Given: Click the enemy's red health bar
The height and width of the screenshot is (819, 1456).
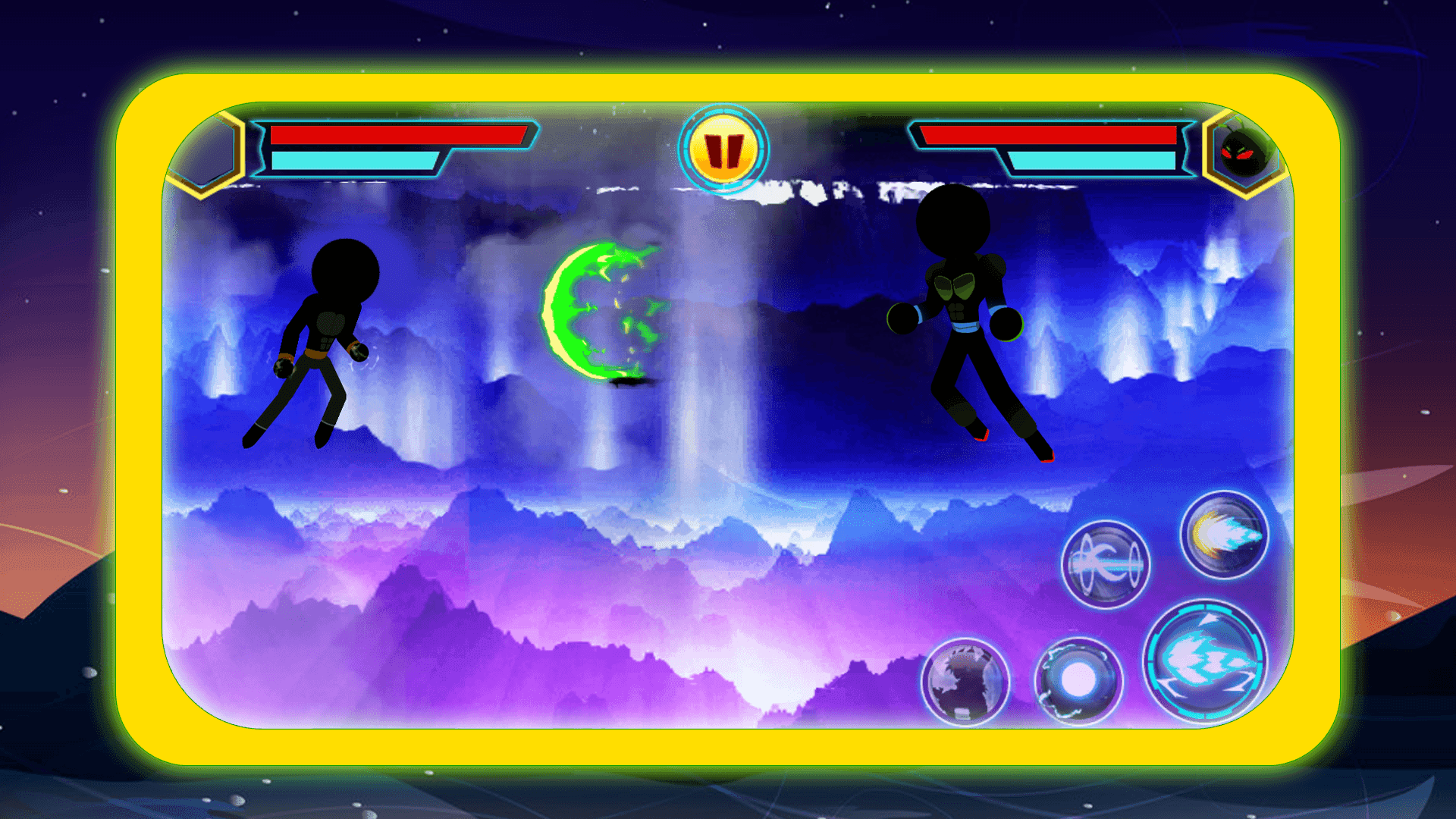Looking at the screenshot, I should (x=1046, y=136).
